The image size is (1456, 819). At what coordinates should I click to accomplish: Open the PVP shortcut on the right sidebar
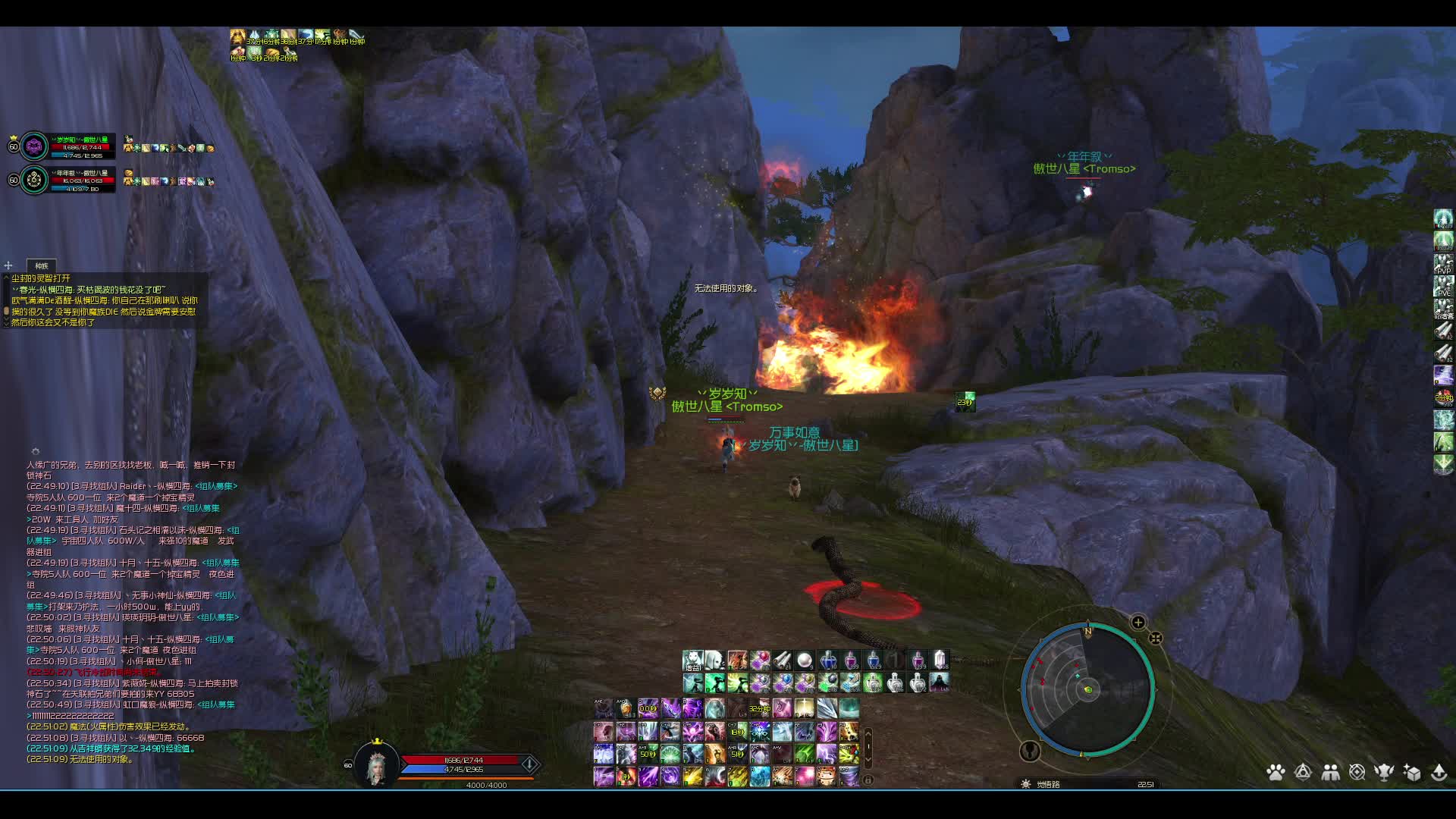[x=1443, y=265]
